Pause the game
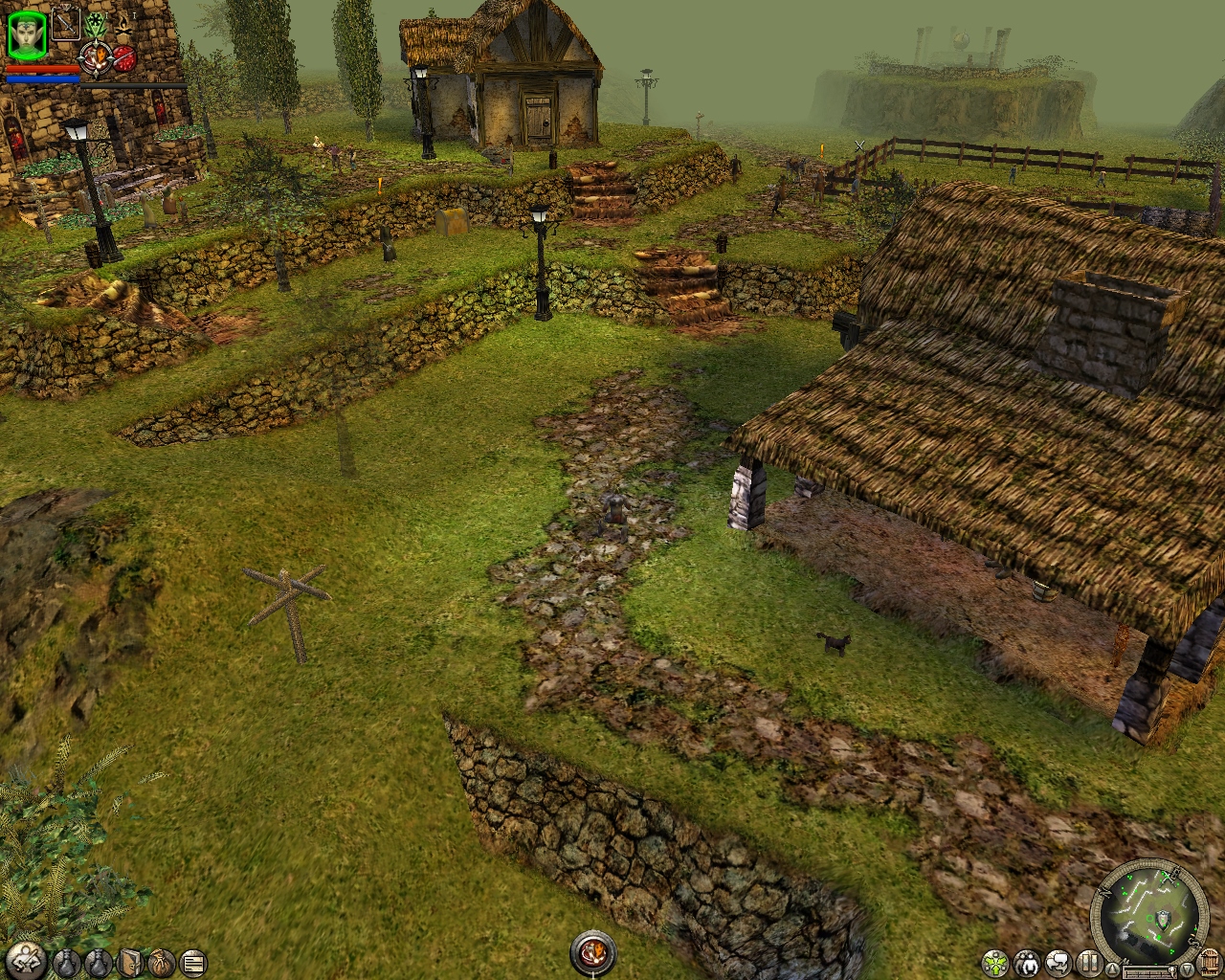 point(1089,961)
